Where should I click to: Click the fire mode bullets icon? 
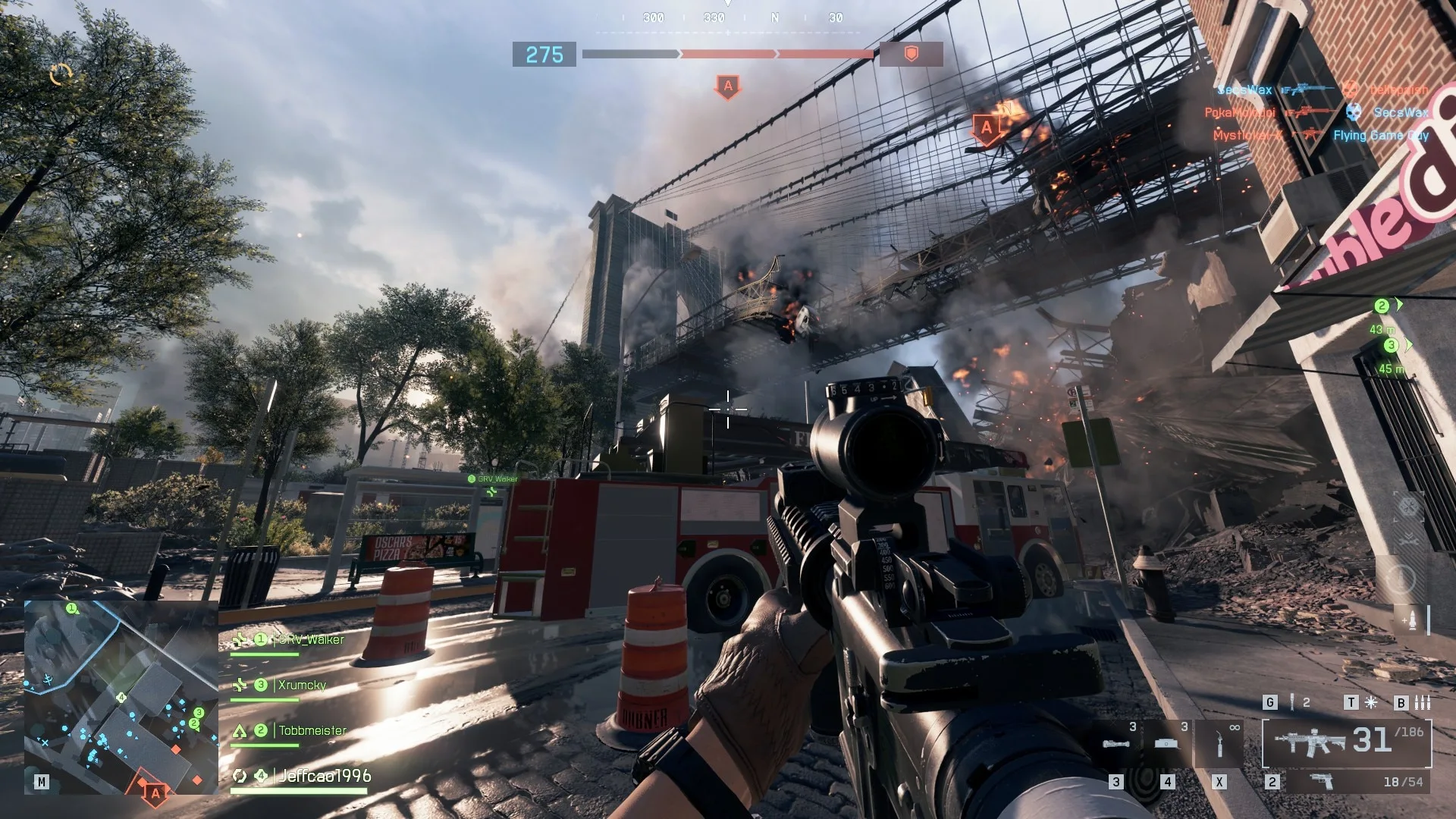tap(1423, 703)
